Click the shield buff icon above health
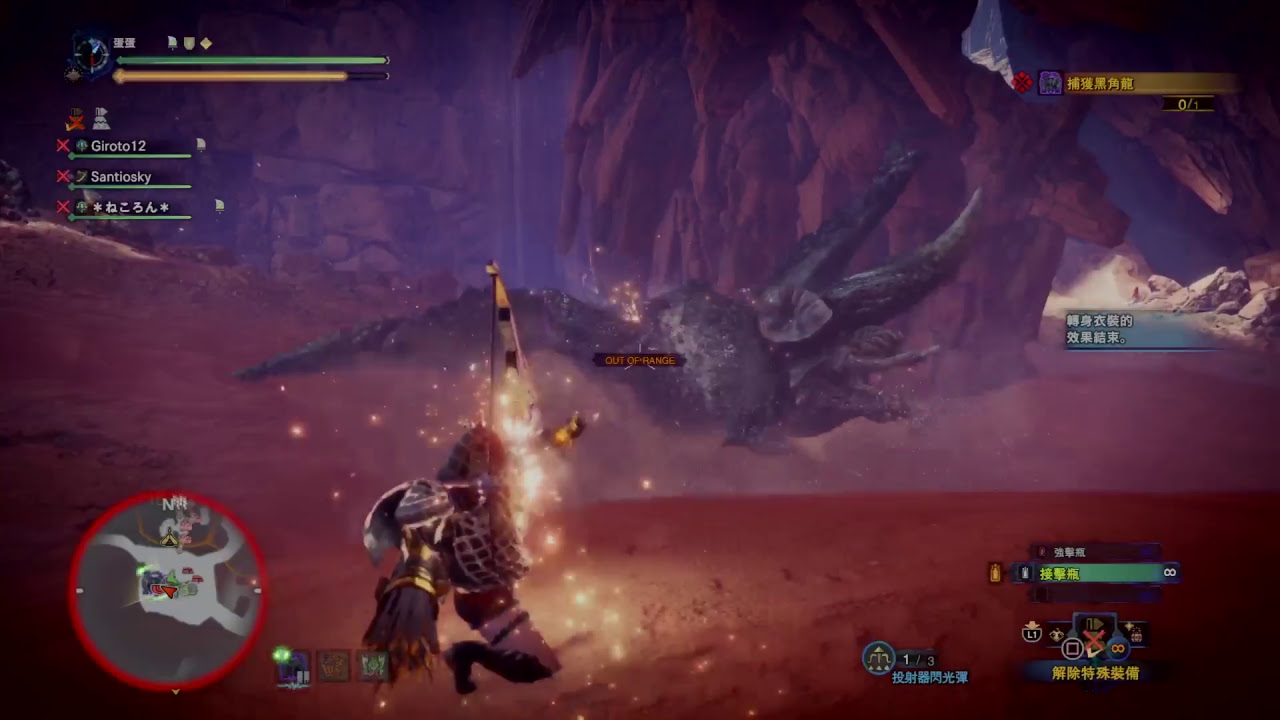This screenshot has height=720, width=1280. 188,43
